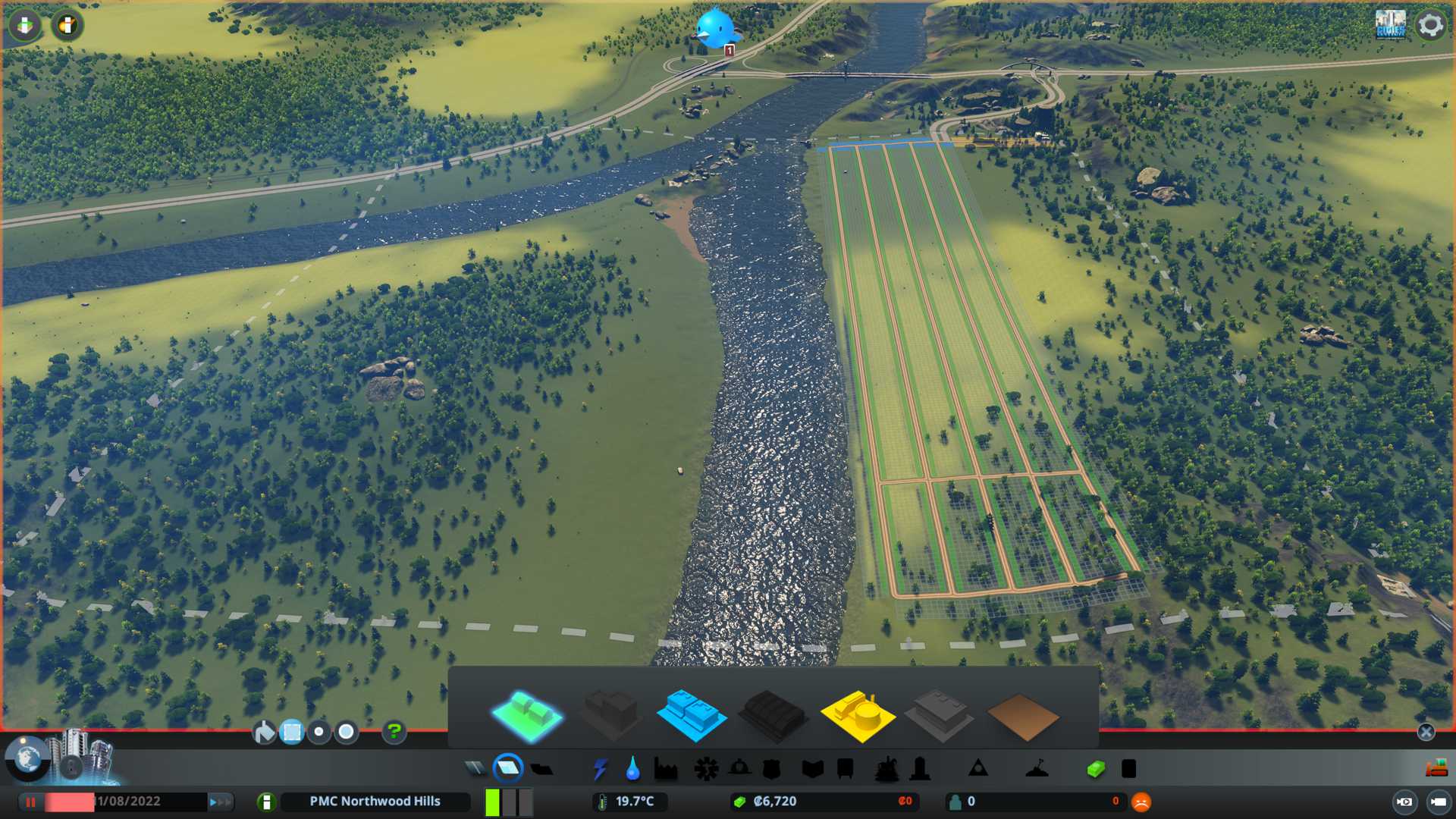Viewport: 1456px width, 819px height.
Task: Select the brown de-zone tile
Action: (x=1023, y=717)
